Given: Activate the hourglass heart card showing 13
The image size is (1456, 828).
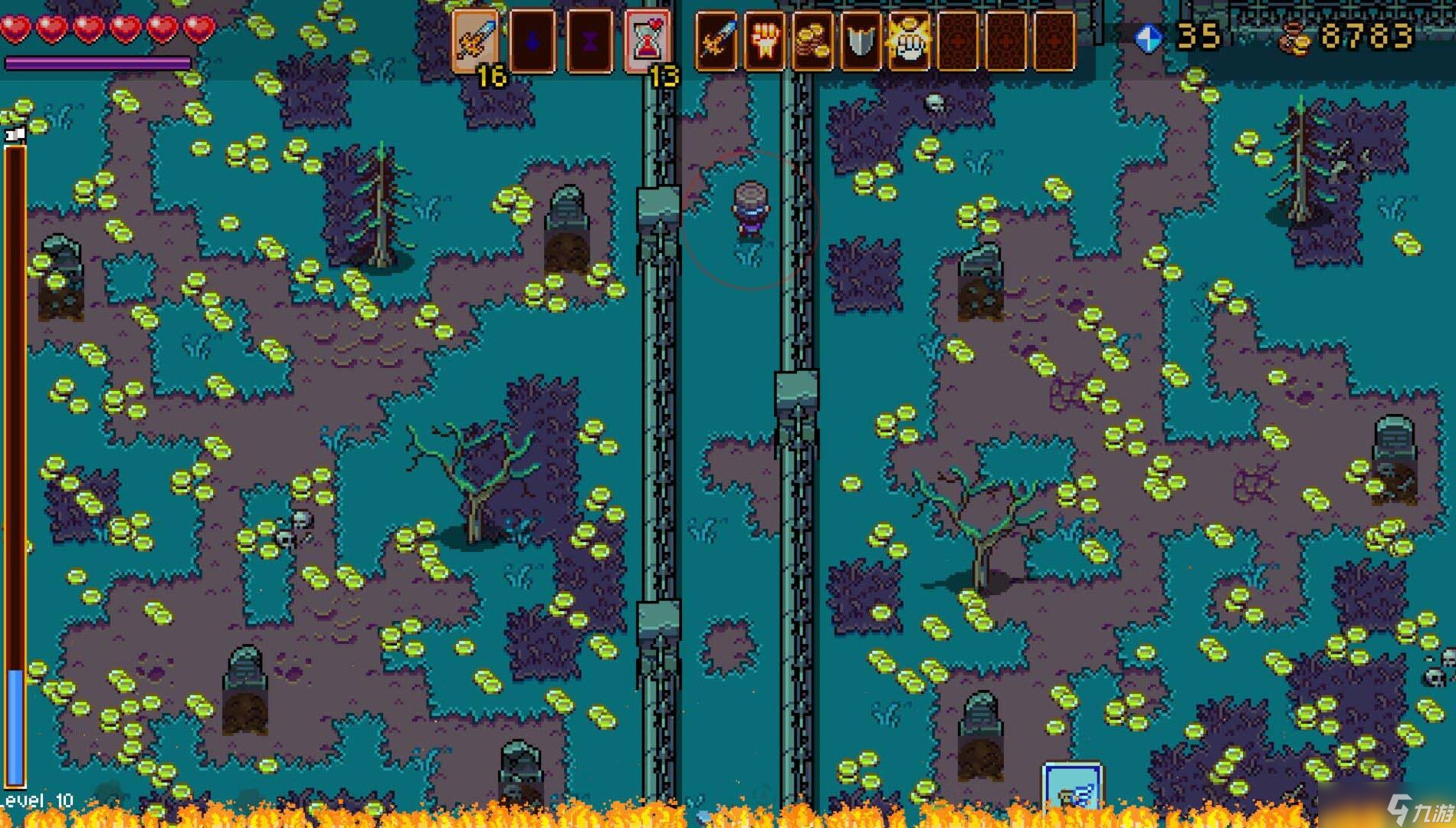Looking at the screenshot, I should (648, 41).
